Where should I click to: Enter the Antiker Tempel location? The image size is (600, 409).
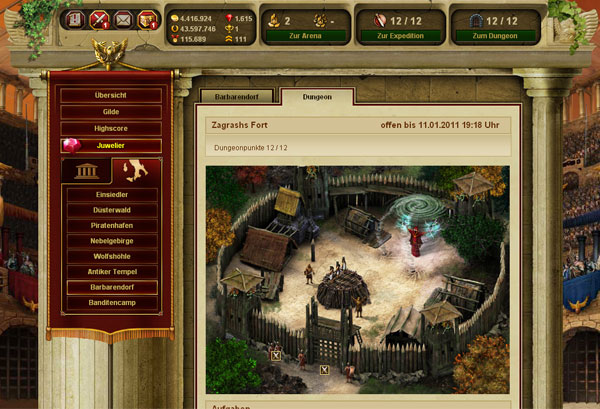(x=111, y=272)
